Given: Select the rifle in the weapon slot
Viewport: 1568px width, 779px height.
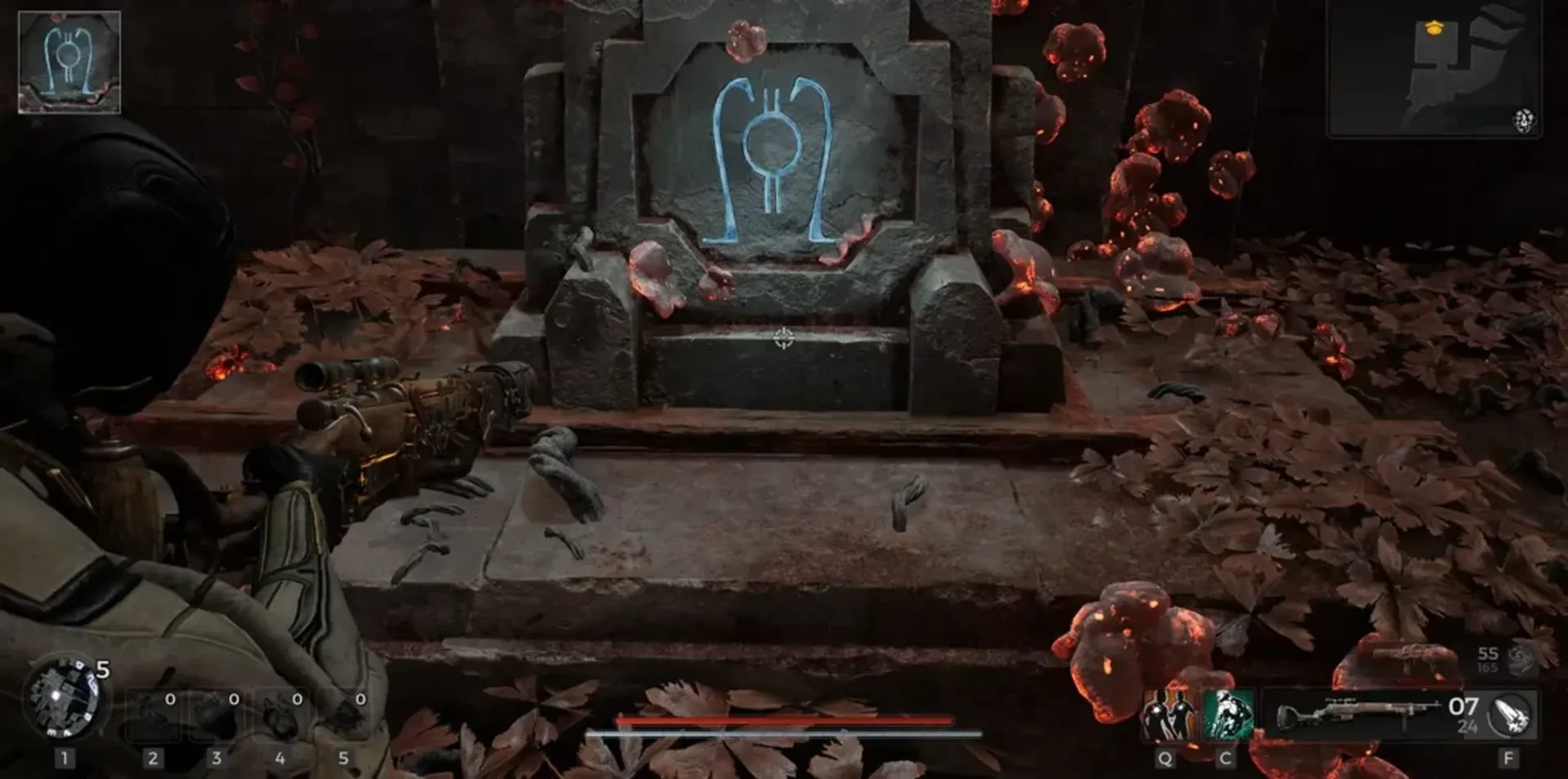Looking at the screenshot, I should 1356,710.
